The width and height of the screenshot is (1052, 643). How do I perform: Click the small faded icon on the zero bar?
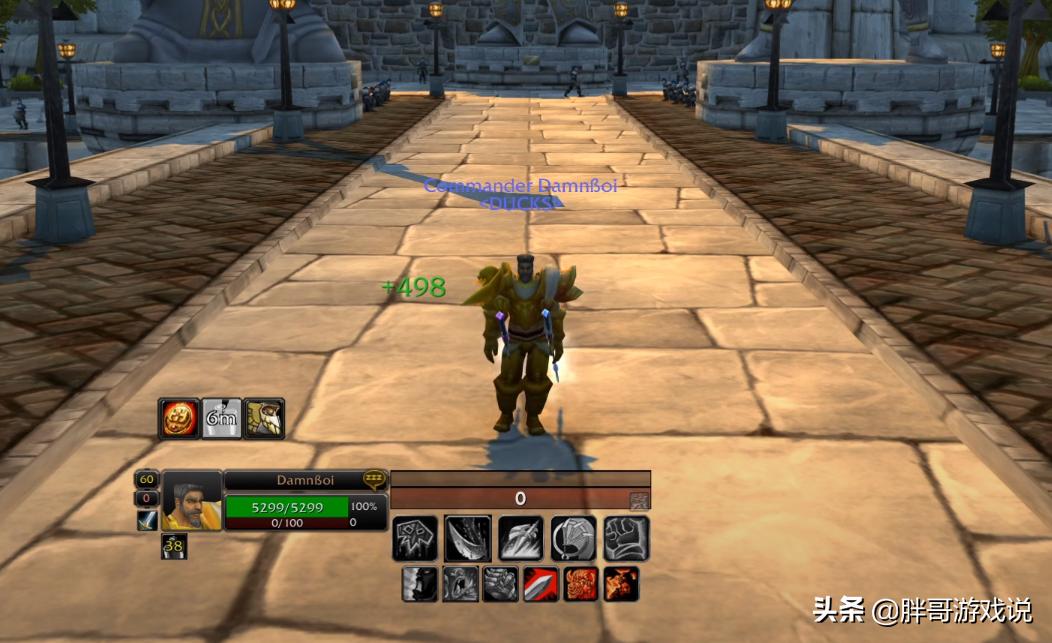[x=639, y=499]
